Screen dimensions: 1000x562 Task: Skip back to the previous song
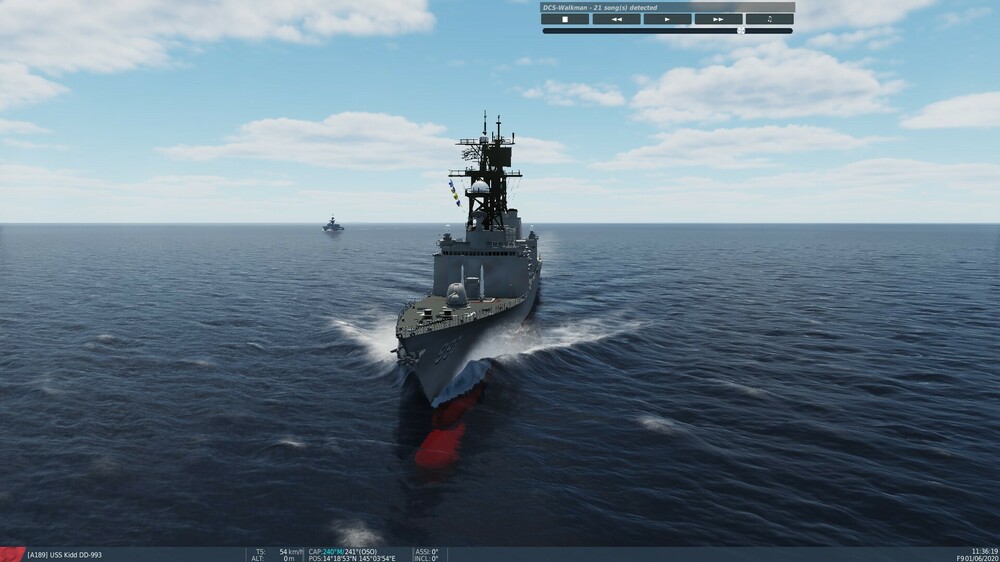(x=616, y=19)
